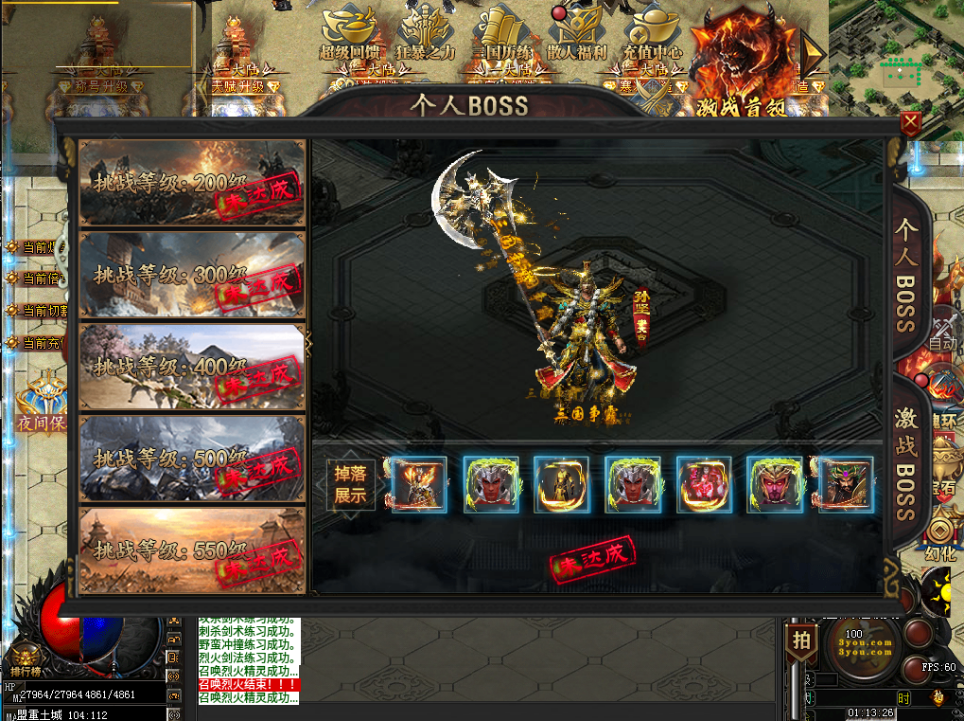Choose the 挑战等级 550级 boss entry

(x=192, y=550)
